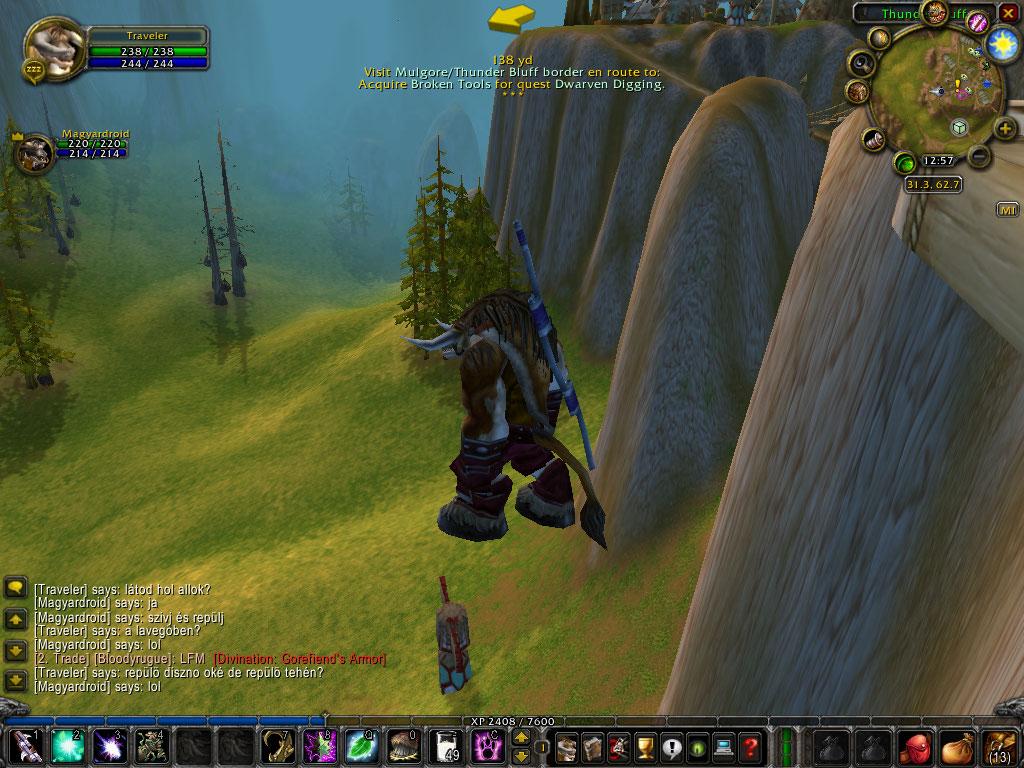Image resolution: width=1024 pixels, height=768 pixels.
Task: Open the game menu computer icon
Action: pyautogui.click(x=723, y=747)
